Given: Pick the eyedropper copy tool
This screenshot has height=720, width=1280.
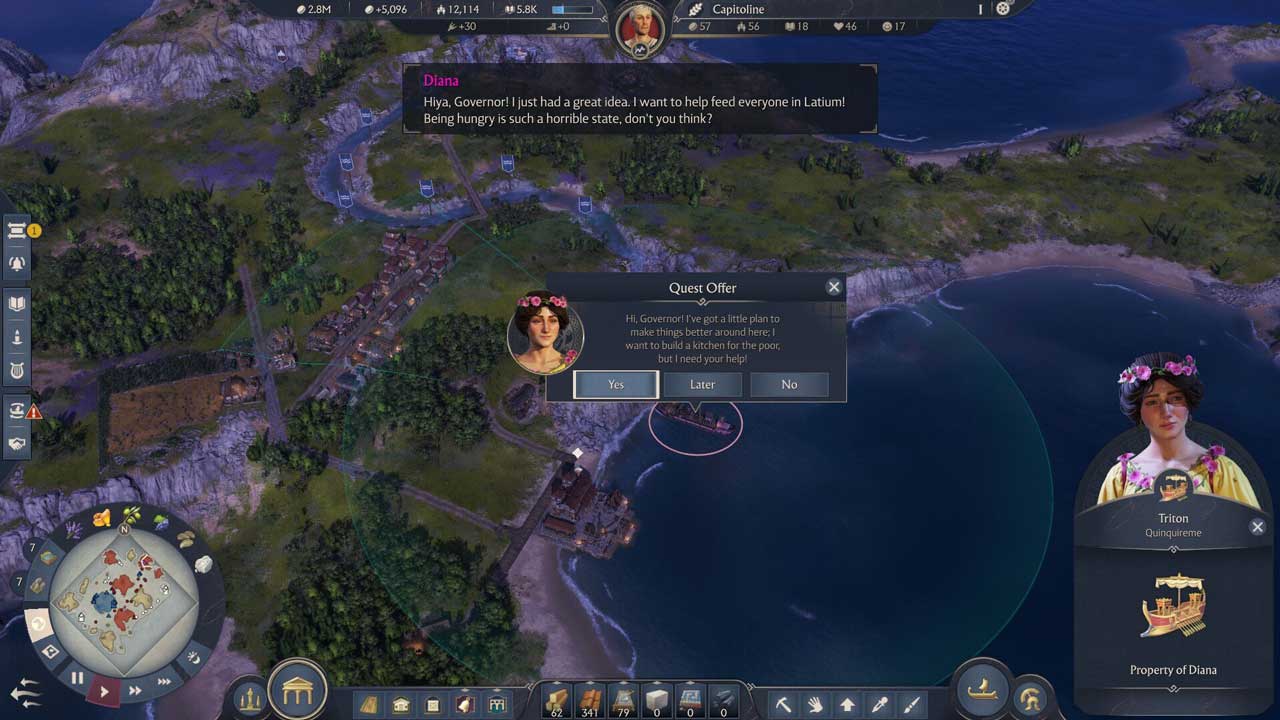Looking at the screenshot, I should click(879, 705).
